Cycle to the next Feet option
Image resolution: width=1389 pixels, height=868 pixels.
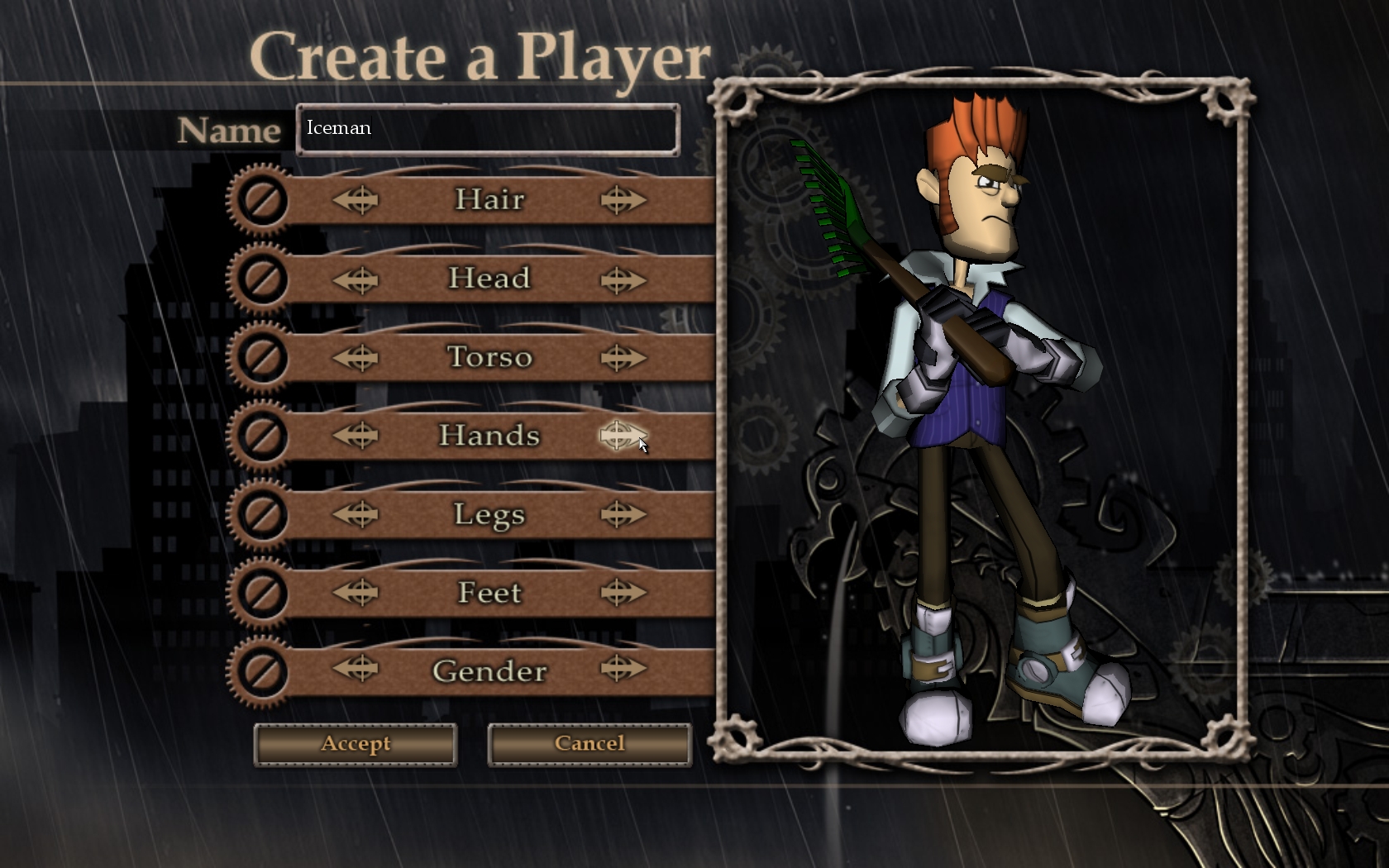point(622,593)
